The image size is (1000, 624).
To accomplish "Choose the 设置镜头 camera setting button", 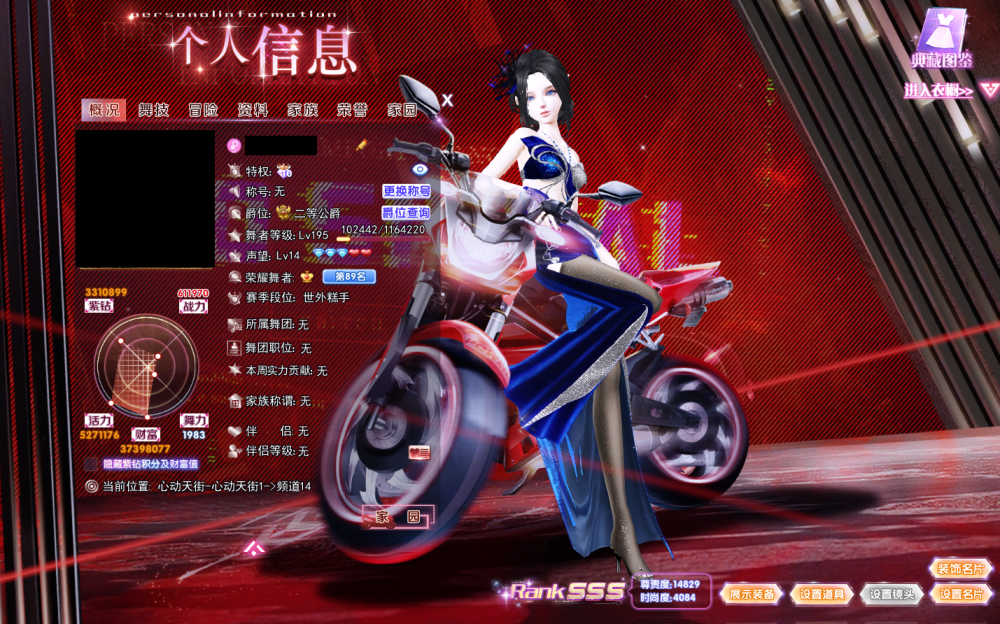I will click(x=892, y=594).
